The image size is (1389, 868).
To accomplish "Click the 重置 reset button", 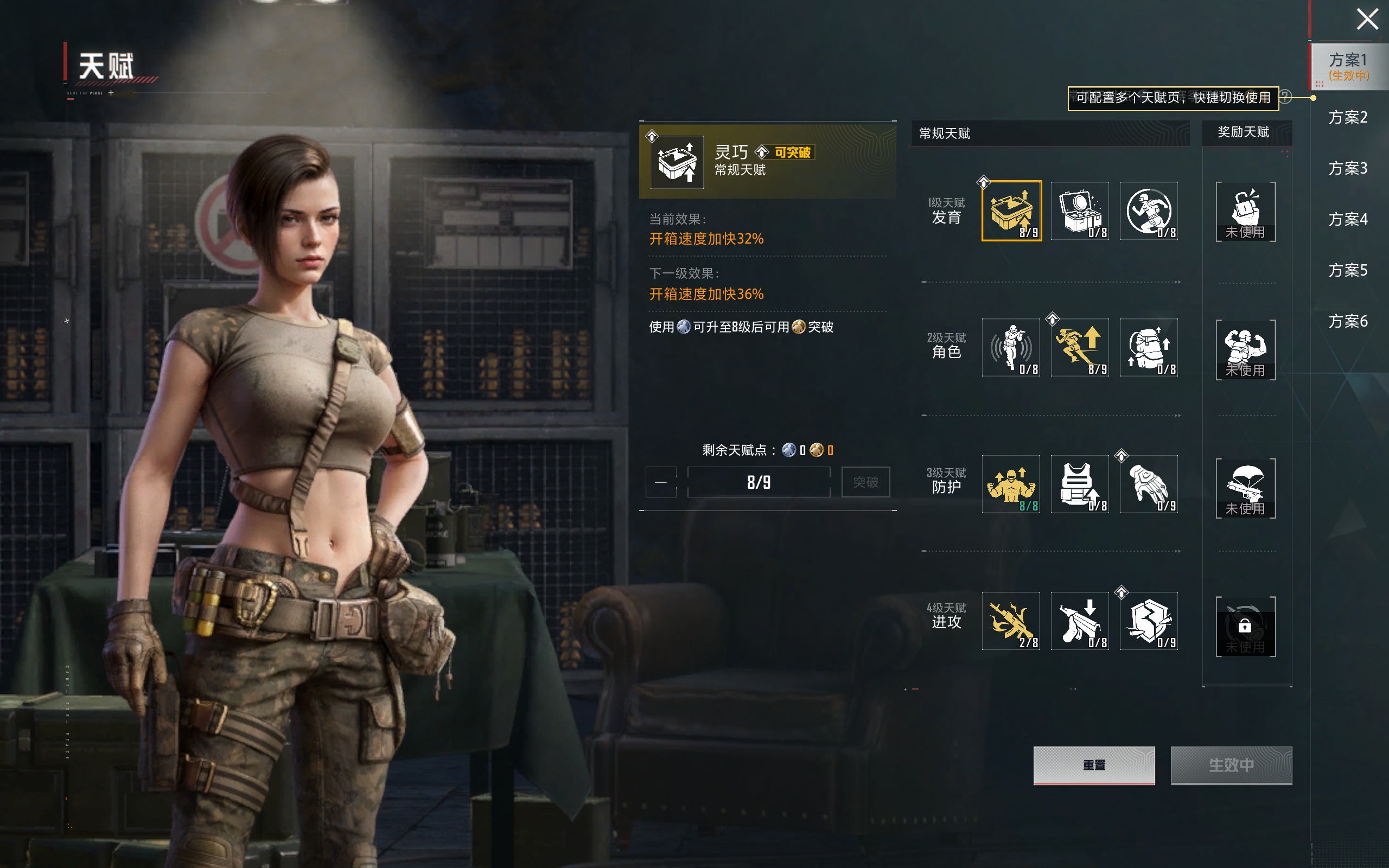I will tap(1093, 765).
